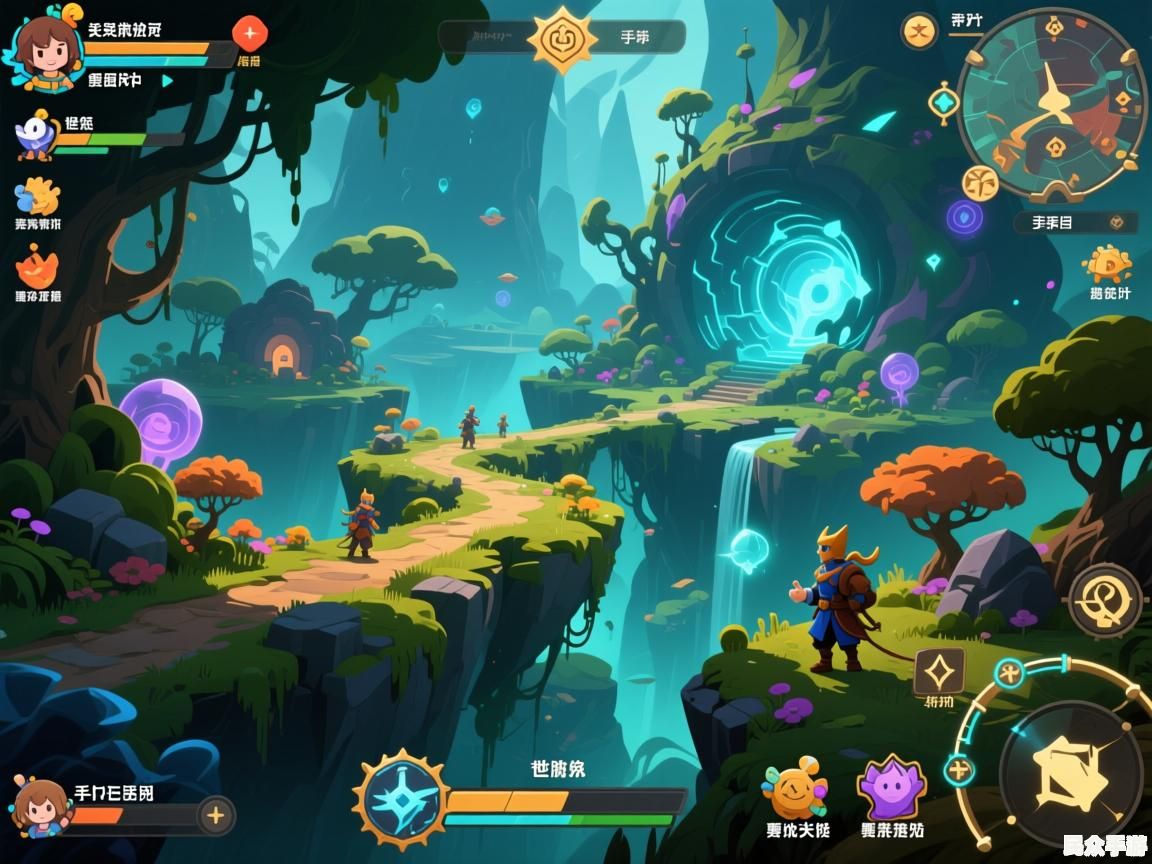Open the yellow paw icon menu

click(x=38, y=197)
